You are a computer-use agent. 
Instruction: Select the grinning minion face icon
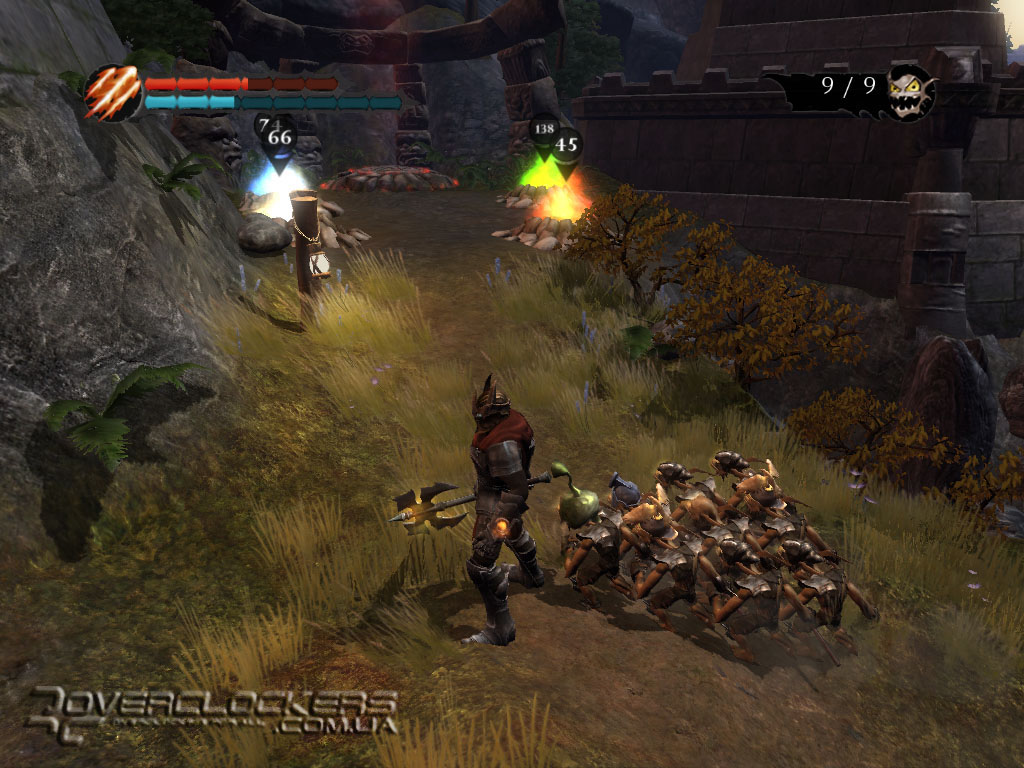click(x=909, y=91)
